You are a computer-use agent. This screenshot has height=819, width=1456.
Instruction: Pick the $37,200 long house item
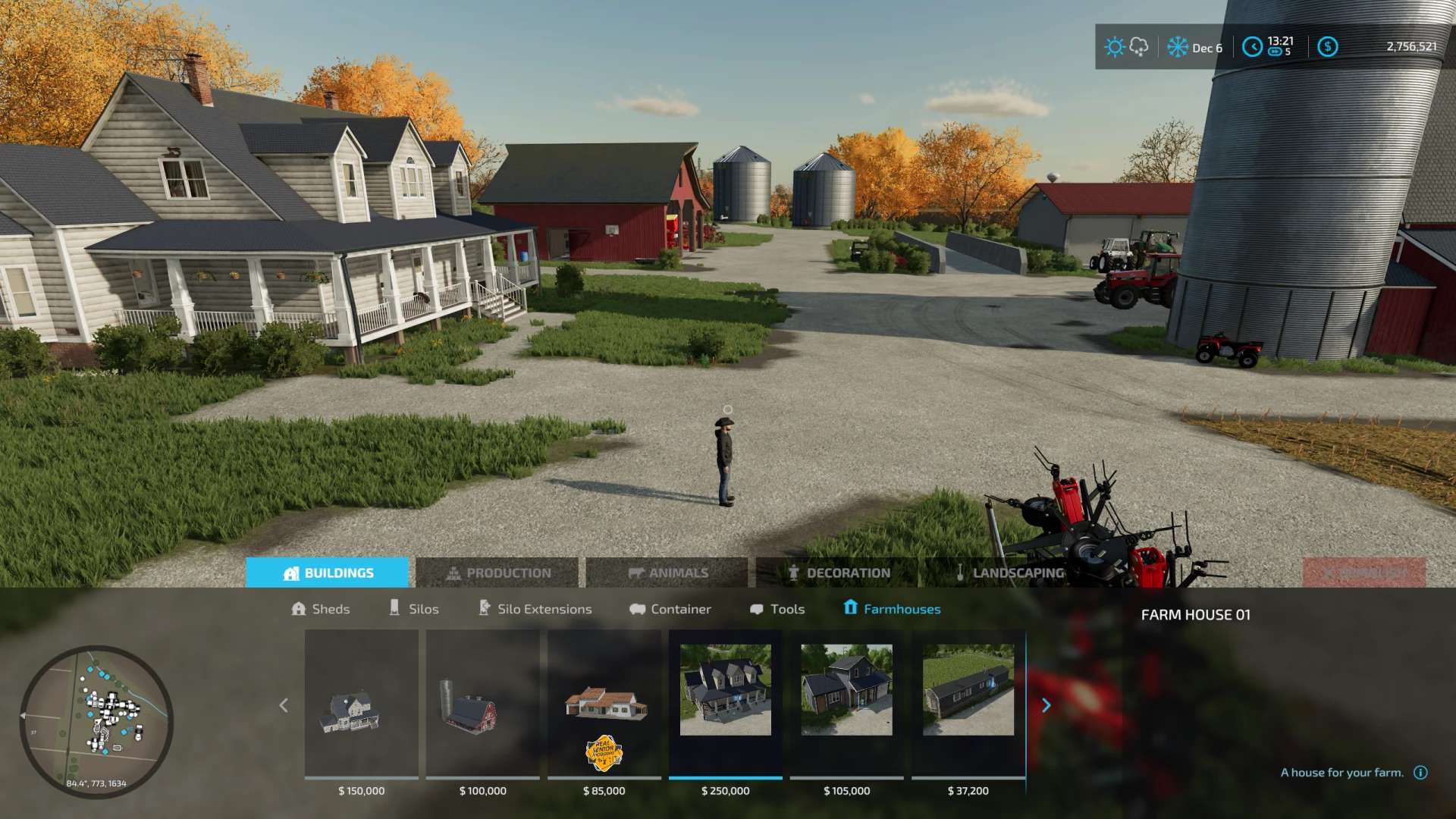[x=968, y=705]
